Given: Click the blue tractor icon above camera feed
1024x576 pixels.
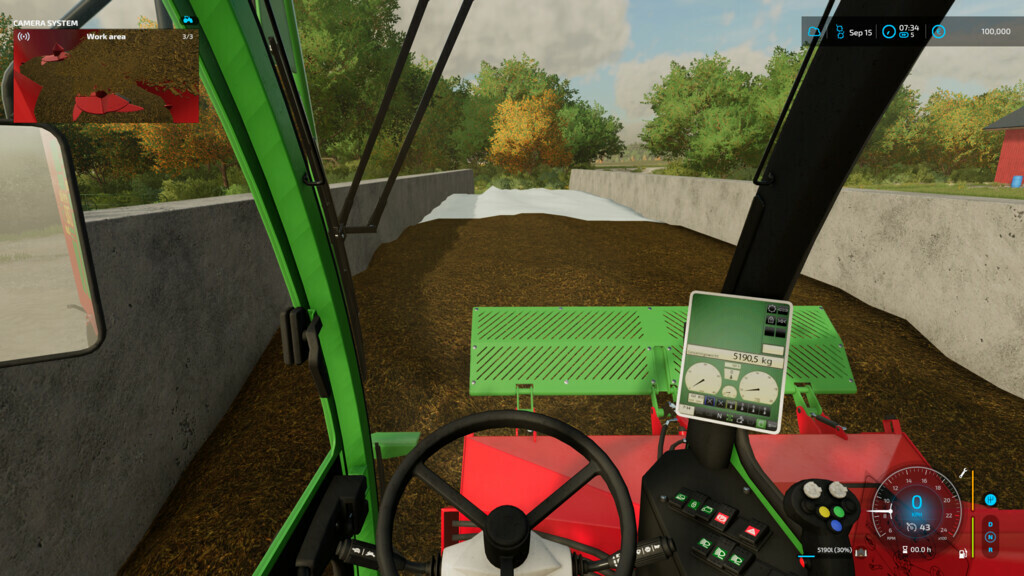Looking at the screenshot, I should point(186,20).
